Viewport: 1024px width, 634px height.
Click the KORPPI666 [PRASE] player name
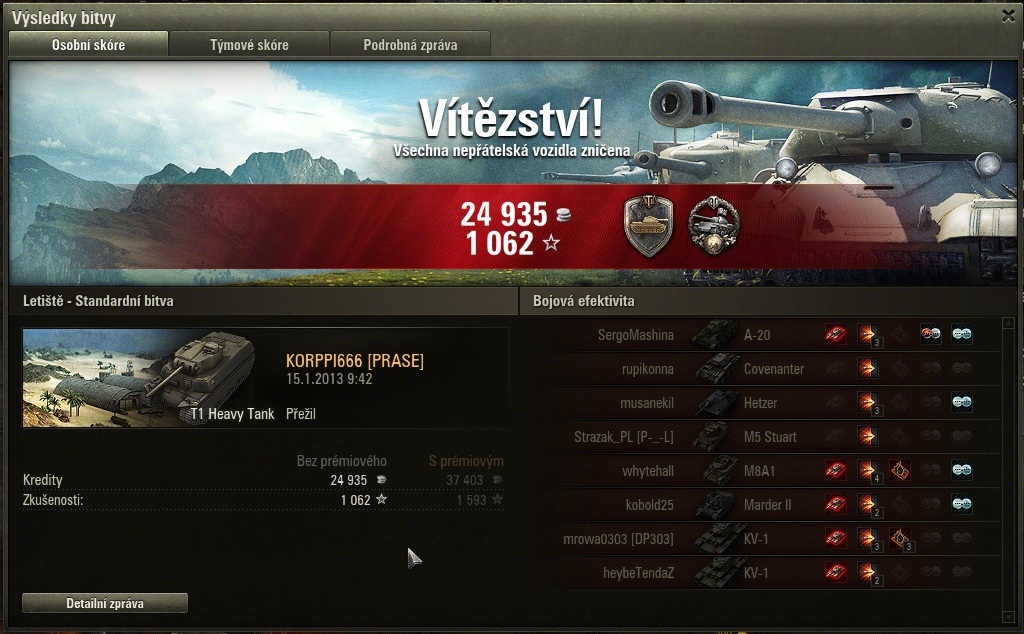355,361
